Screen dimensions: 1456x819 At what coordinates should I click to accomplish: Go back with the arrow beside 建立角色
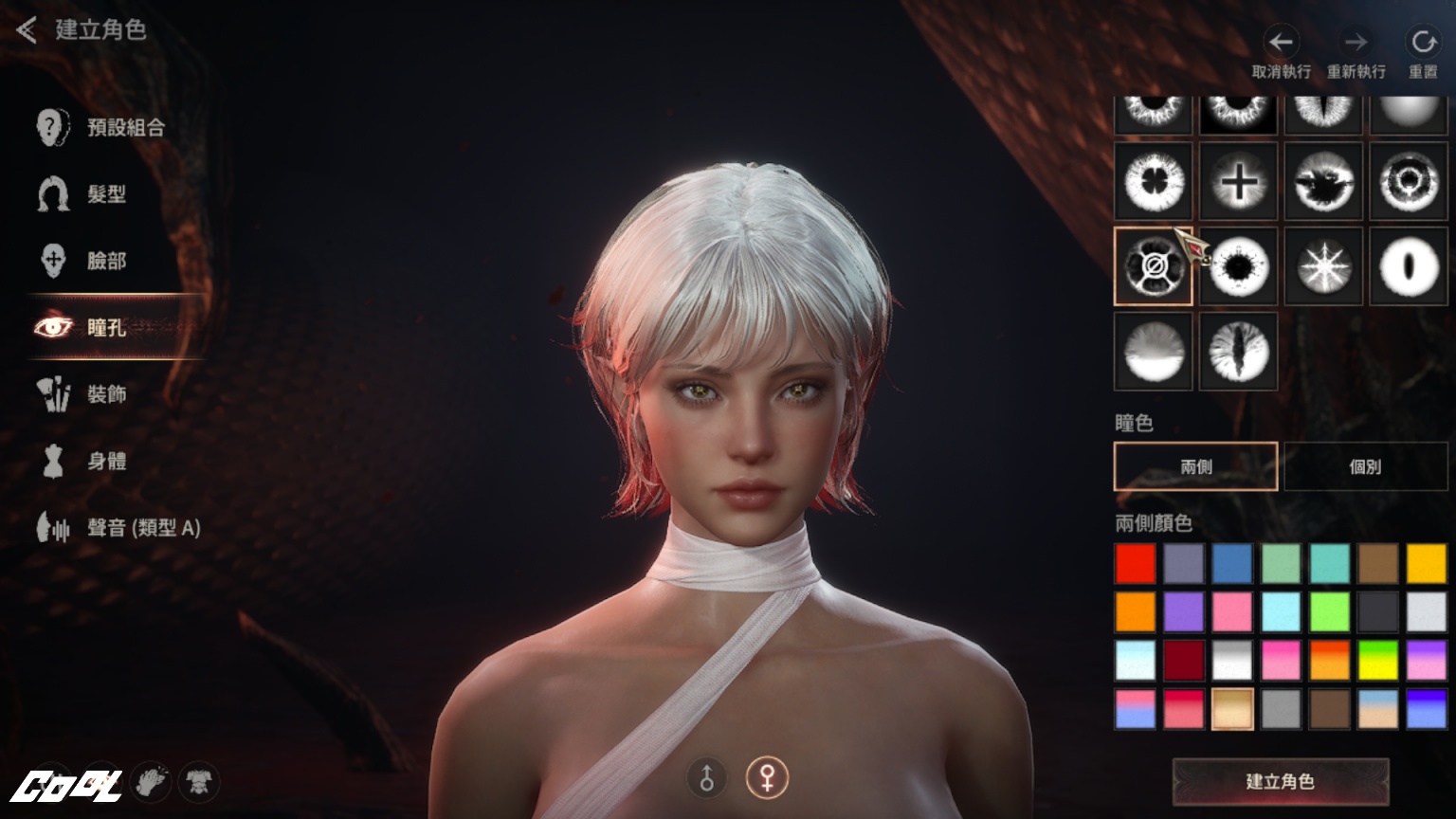point(27,30)
